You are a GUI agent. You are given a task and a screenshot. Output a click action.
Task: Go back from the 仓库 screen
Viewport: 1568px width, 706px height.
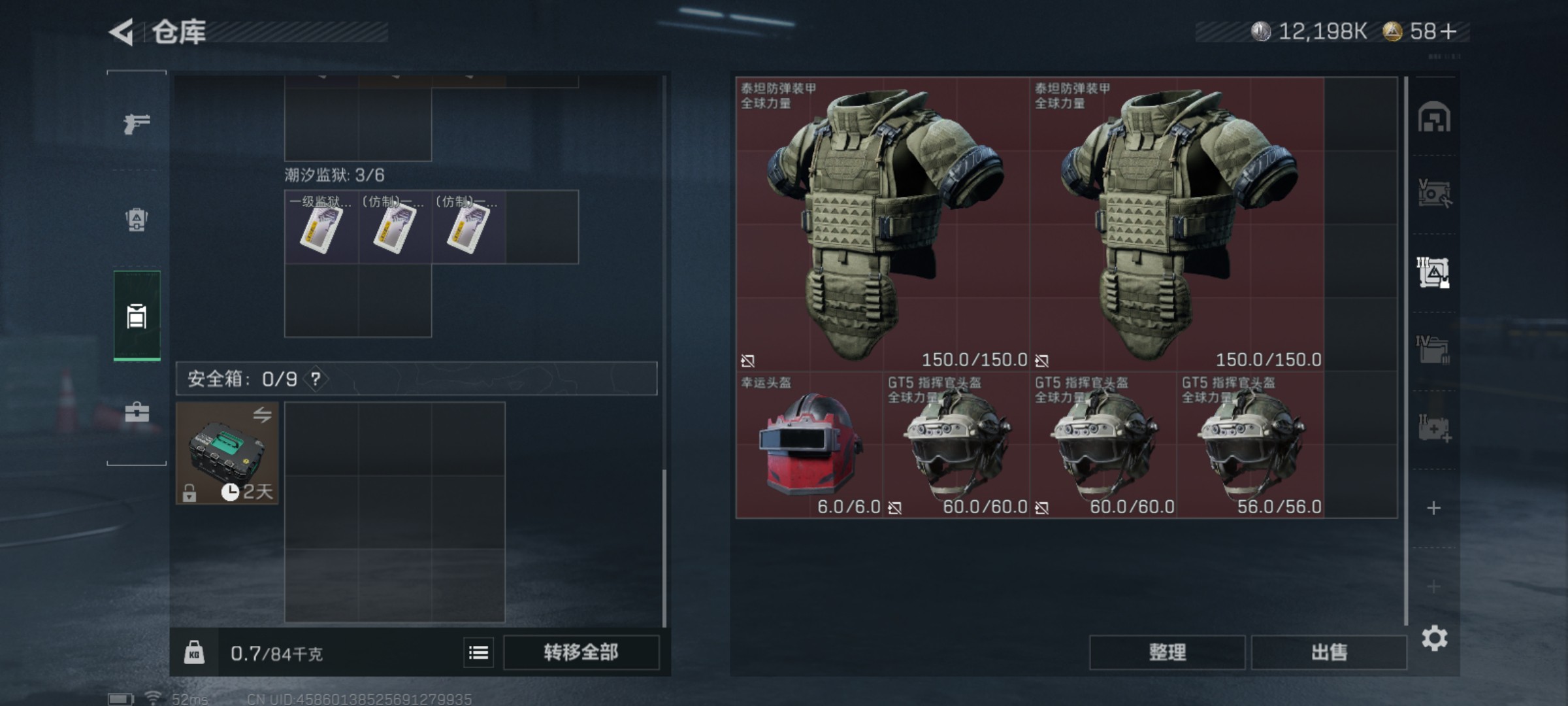click(122, 32)
